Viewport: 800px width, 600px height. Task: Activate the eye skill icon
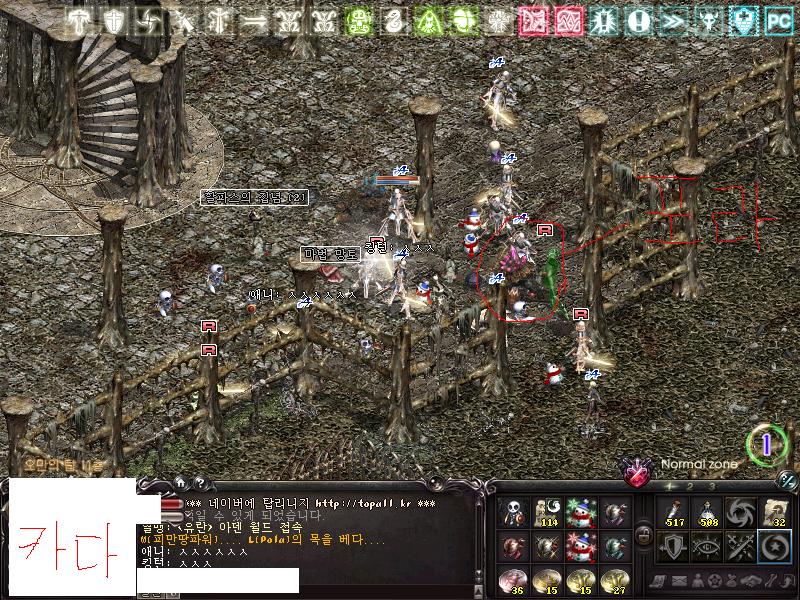(x=708, y=545)
